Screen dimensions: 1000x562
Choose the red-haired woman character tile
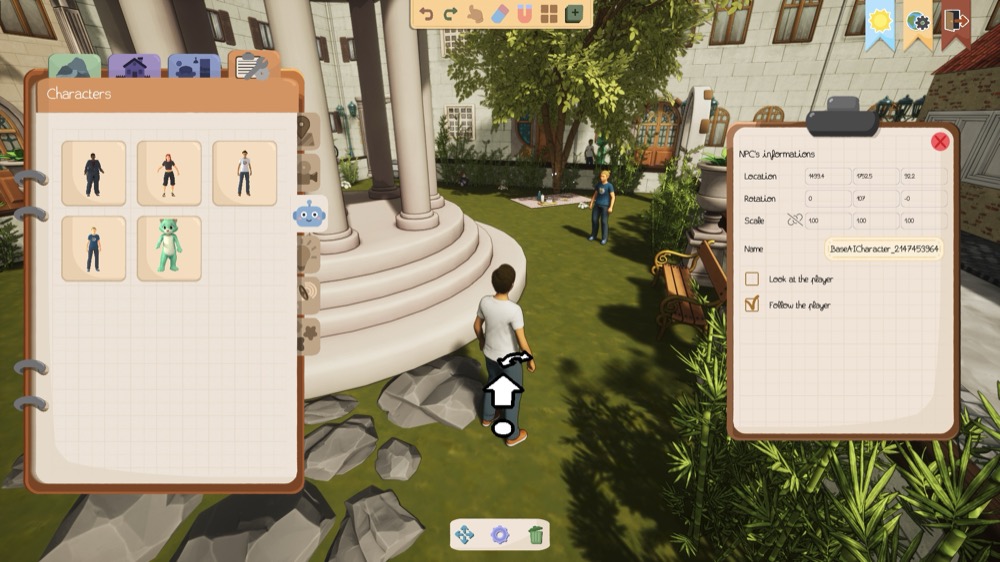pos(169,173)
